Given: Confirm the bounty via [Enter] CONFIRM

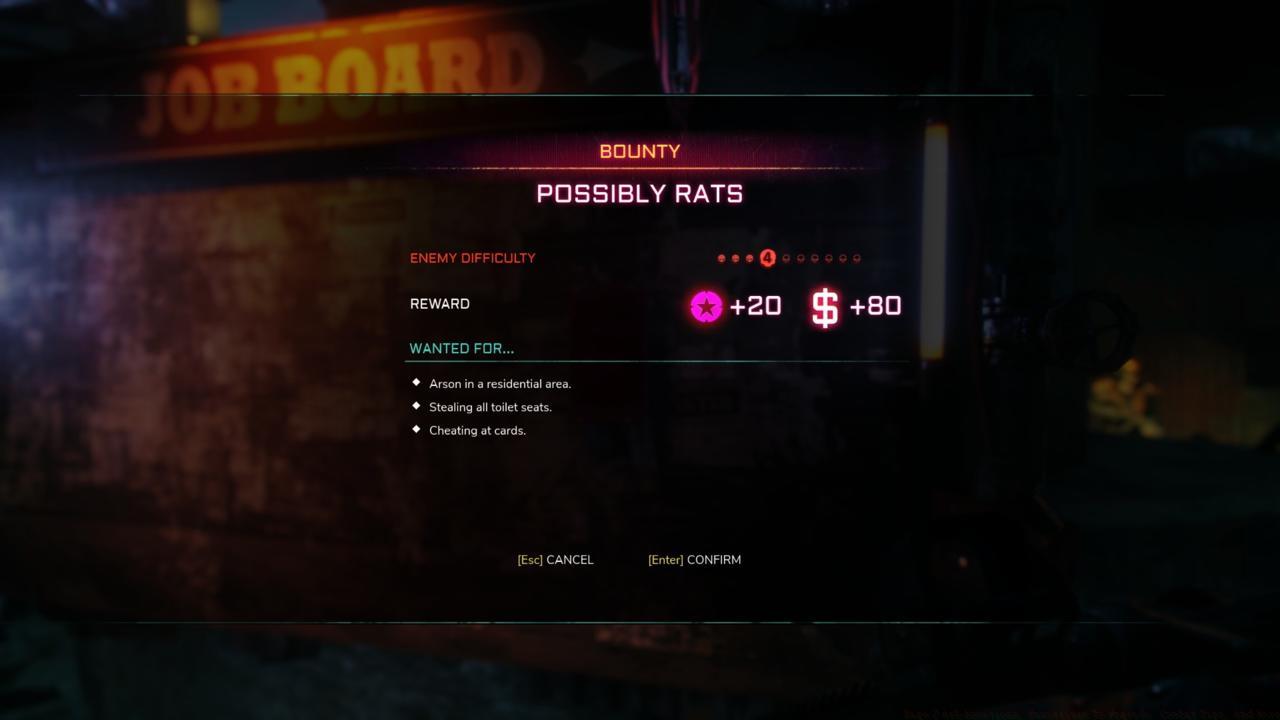Looking at the screenshot, I should pyautogui.click(x=694, y=560).
